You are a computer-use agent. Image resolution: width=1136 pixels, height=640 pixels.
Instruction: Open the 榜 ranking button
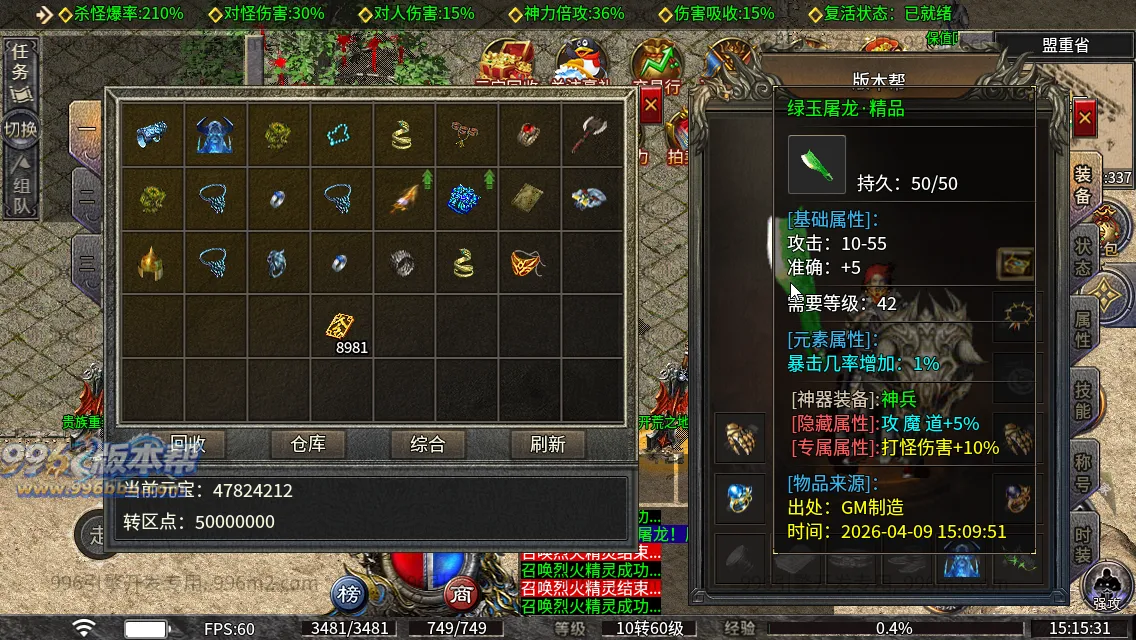coord(348,595)
